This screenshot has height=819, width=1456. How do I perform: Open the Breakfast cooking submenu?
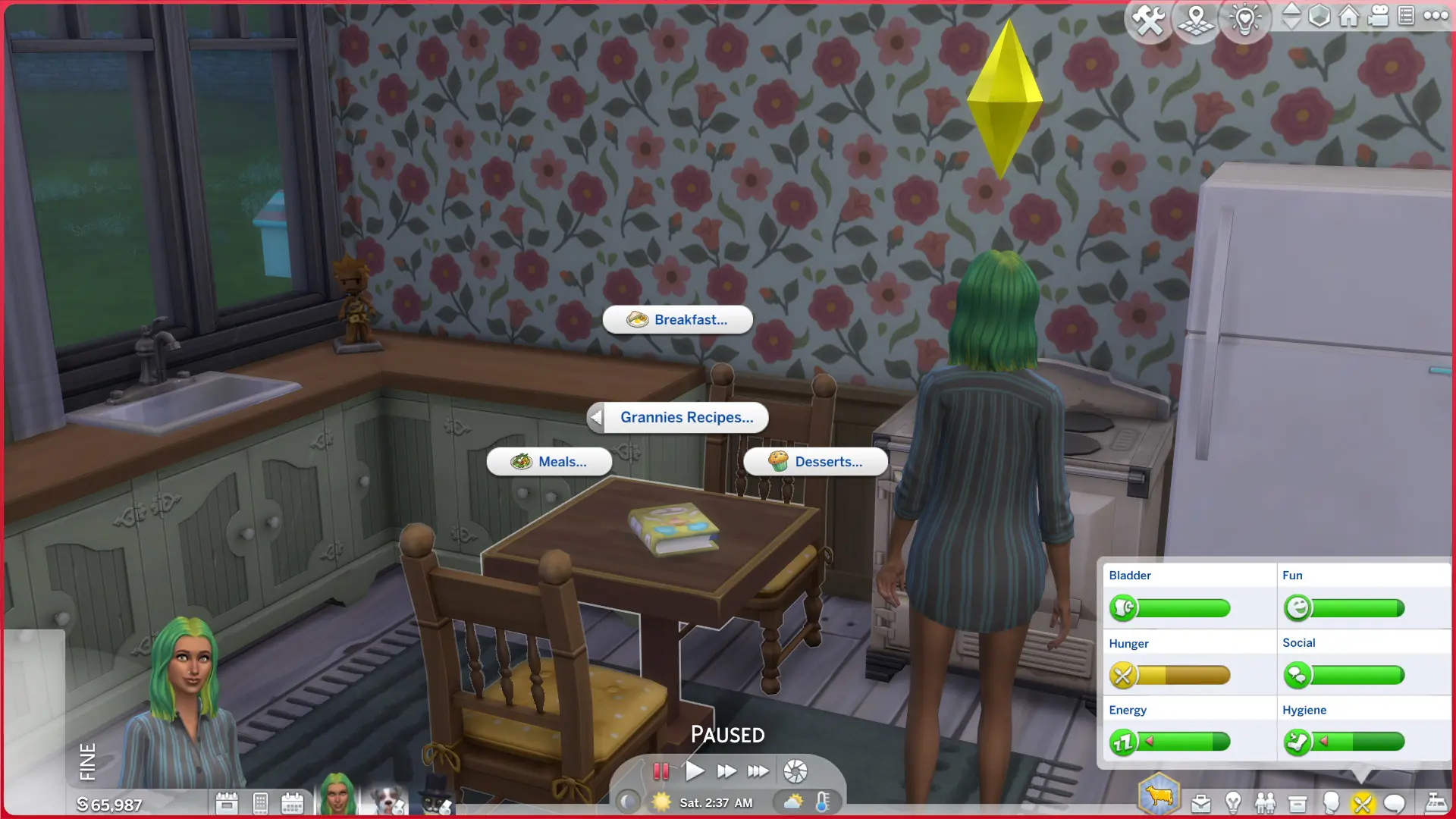click(677, 319)
